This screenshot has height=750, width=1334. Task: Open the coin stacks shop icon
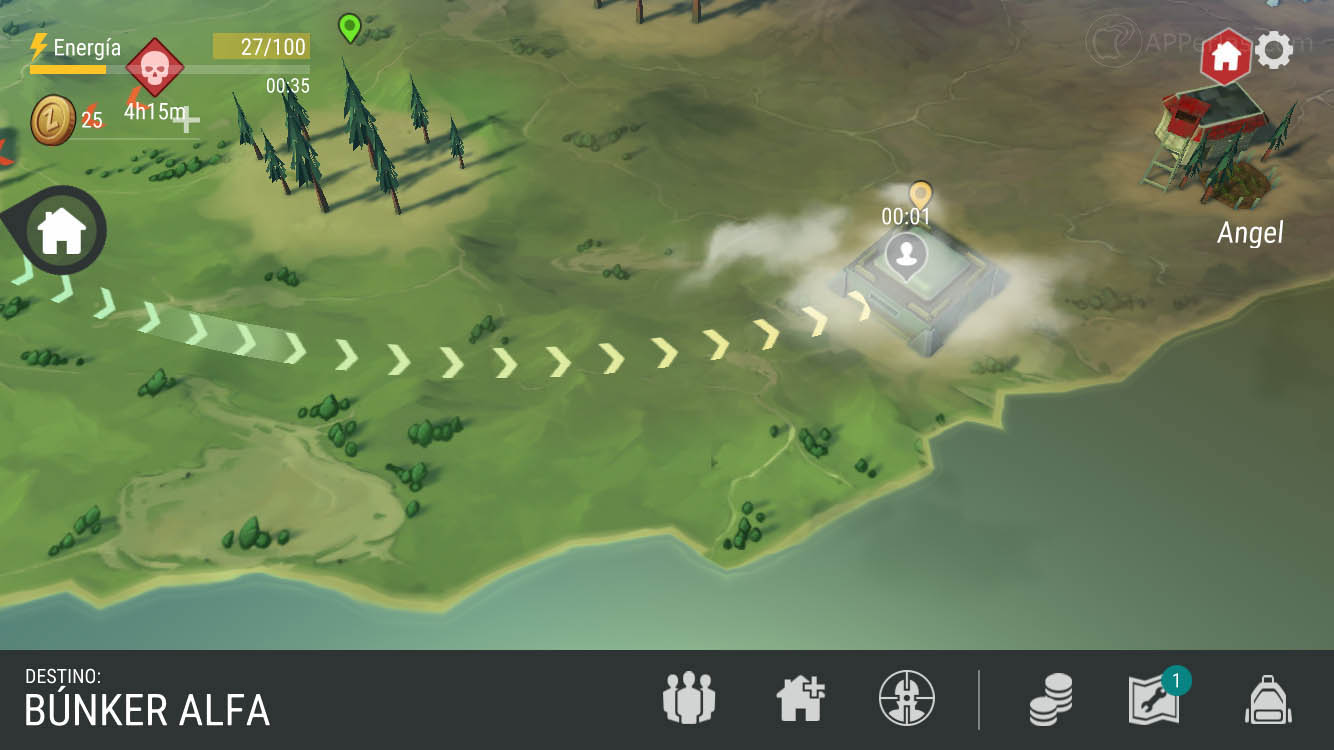1051,698
